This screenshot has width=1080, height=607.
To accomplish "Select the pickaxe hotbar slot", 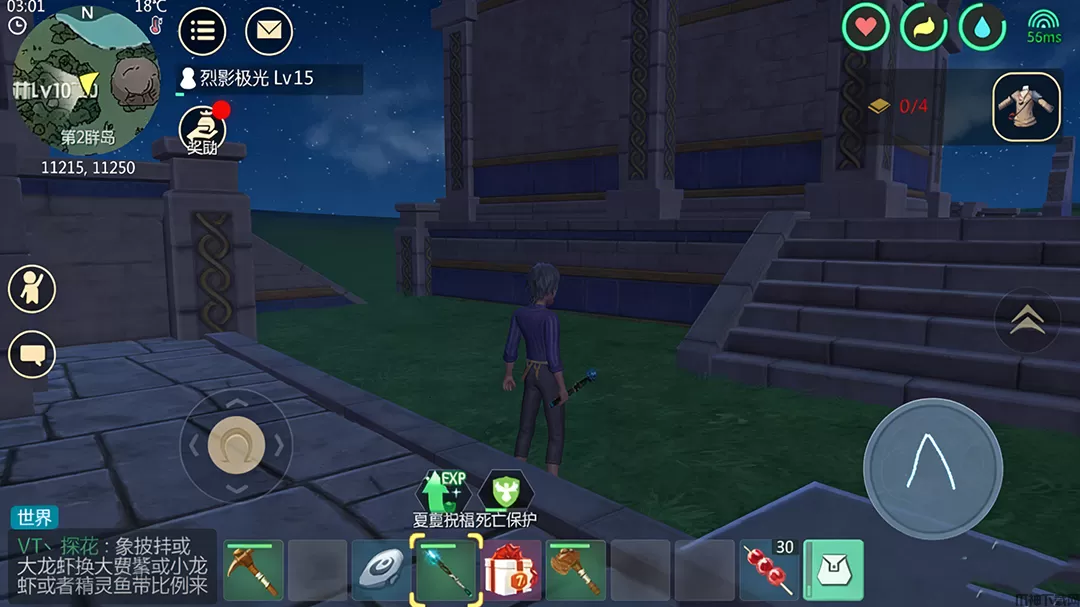I will (253, 571).
